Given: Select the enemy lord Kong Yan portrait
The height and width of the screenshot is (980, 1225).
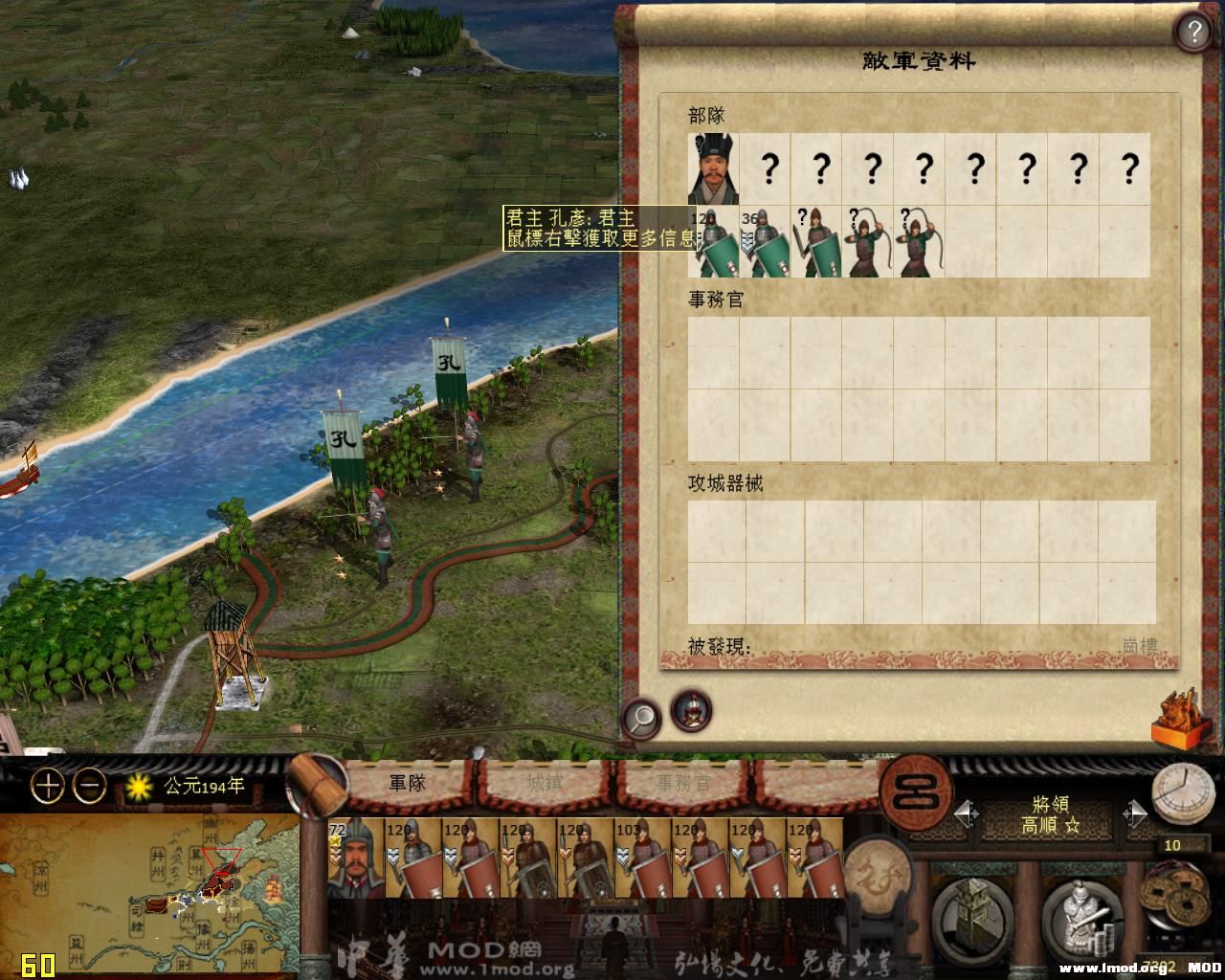Looking at the screenshot, I should (713, 169).
